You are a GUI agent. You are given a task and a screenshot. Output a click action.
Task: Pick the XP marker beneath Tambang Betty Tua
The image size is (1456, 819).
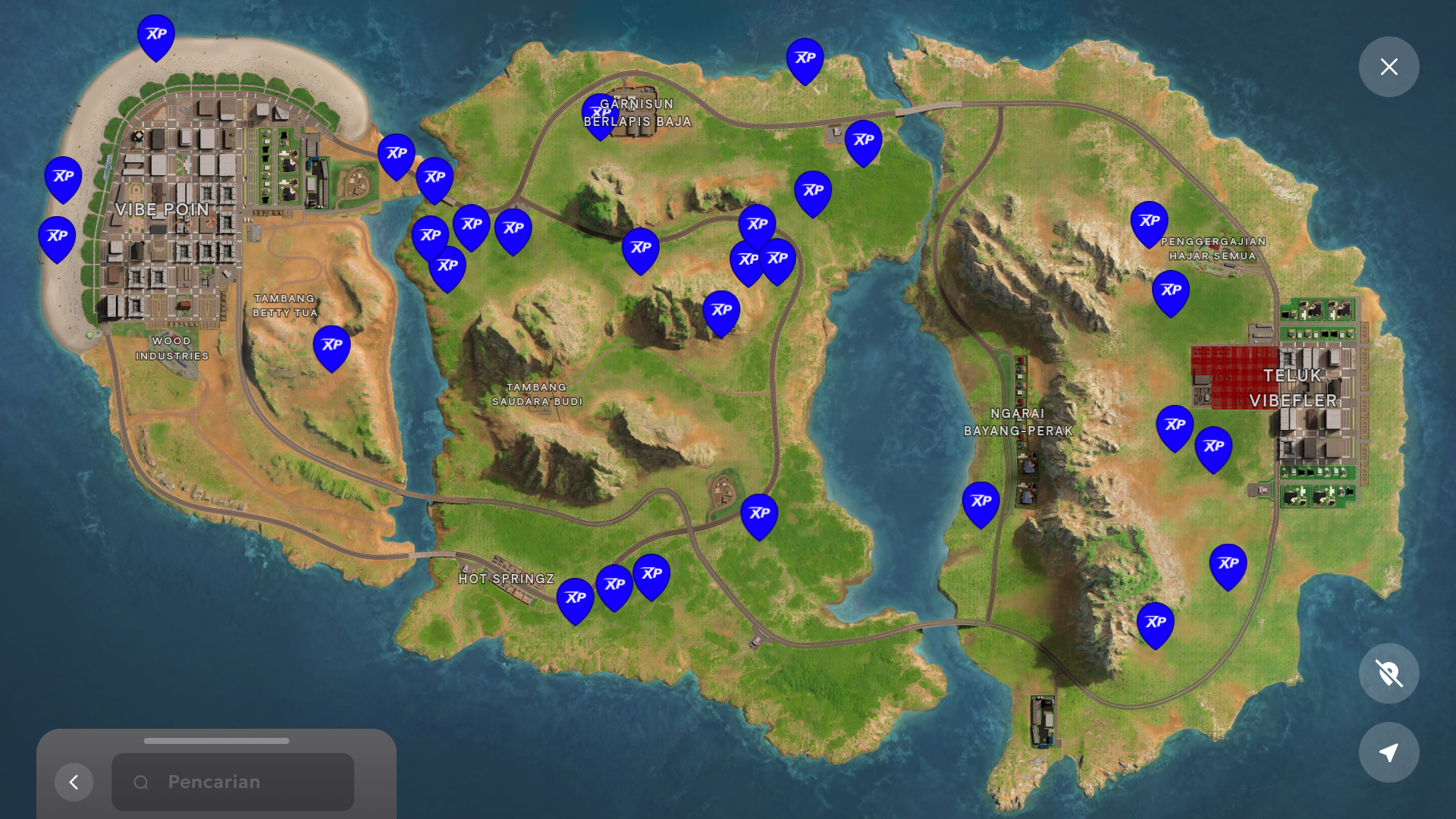(x=331, y=346)
